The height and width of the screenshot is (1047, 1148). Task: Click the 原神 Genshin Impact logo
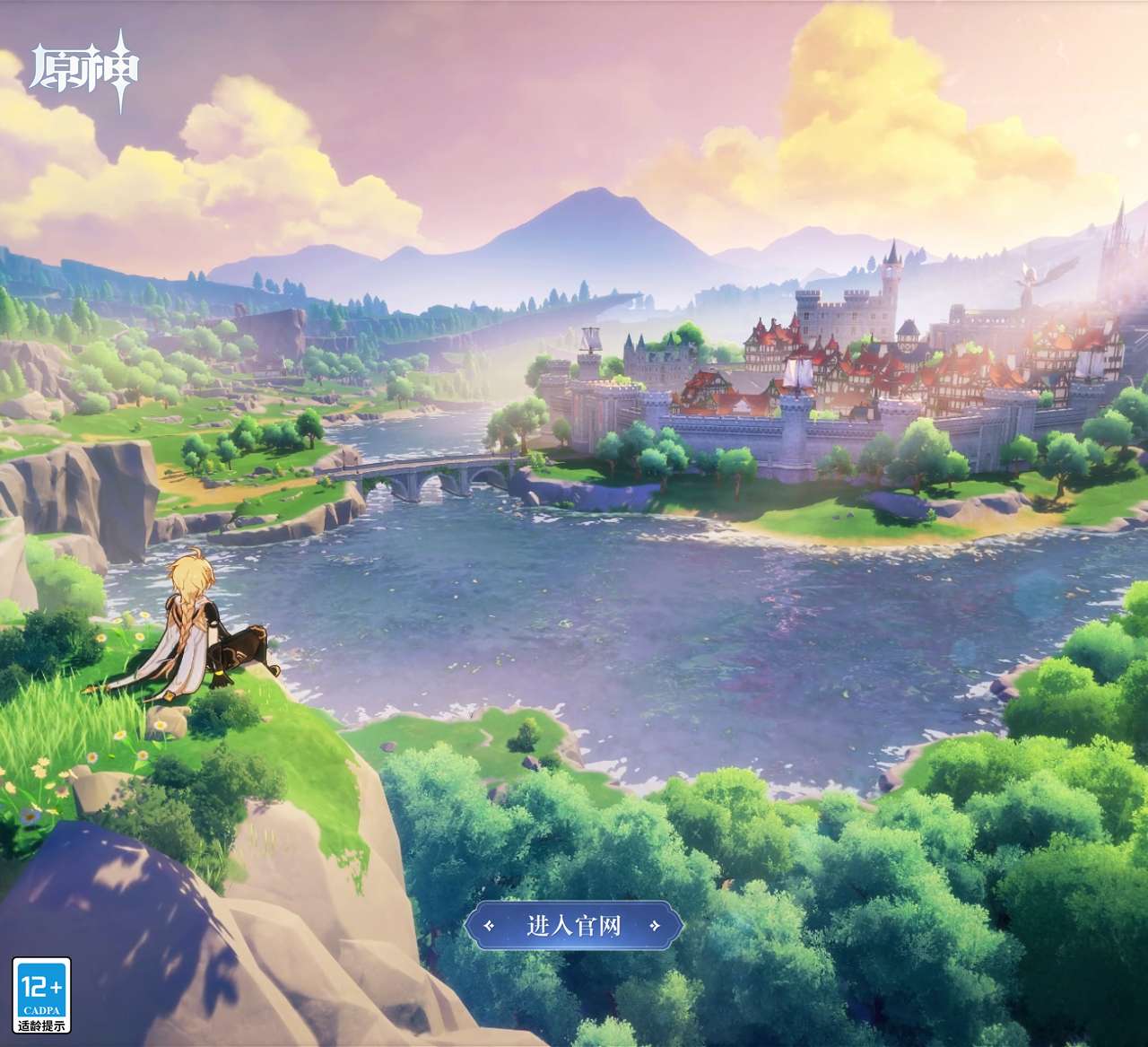coord(84,72)
